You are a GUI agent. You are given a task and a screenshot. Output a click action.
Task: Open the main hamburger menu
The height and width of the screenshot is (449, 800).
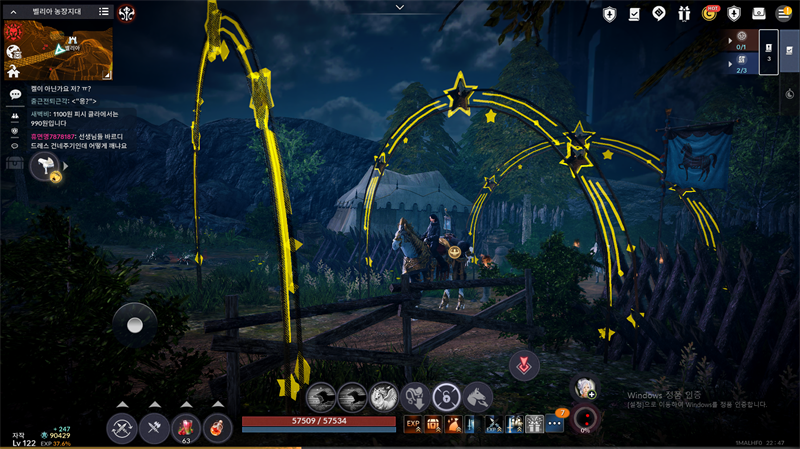[785, 13]
